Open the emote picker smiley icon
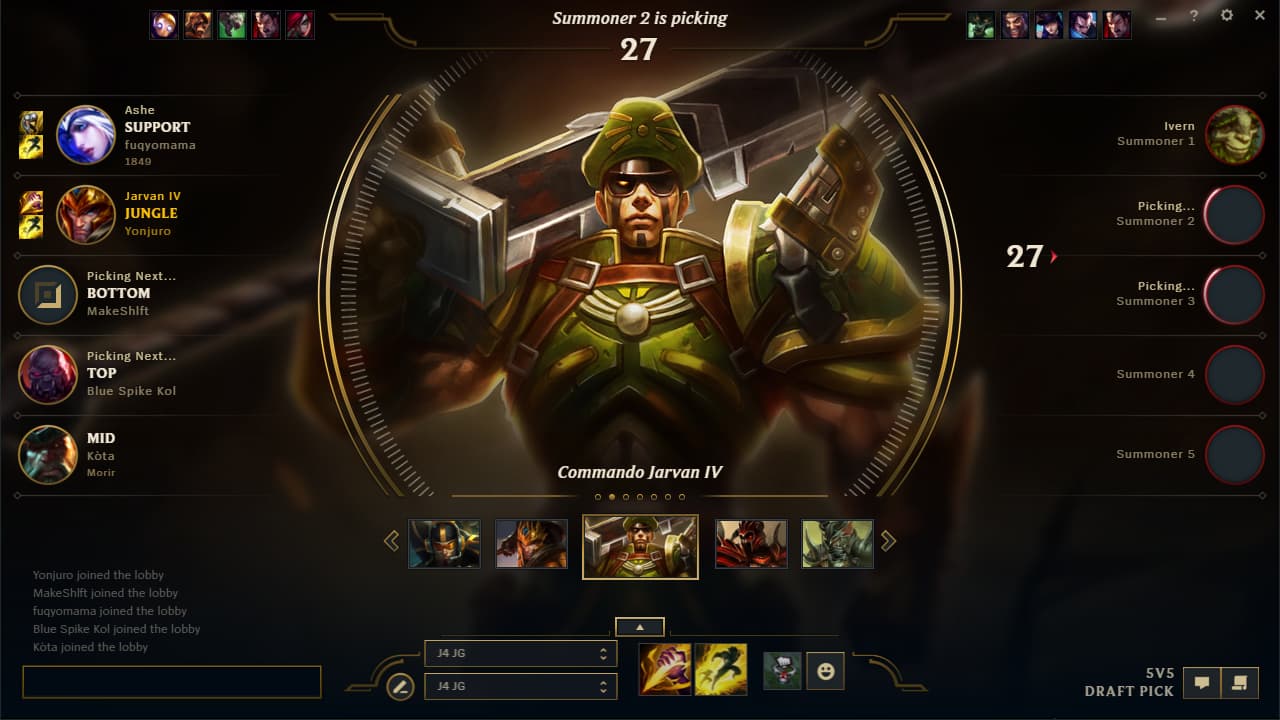This screenshot has width=1280, height=720. pos(825,671)
